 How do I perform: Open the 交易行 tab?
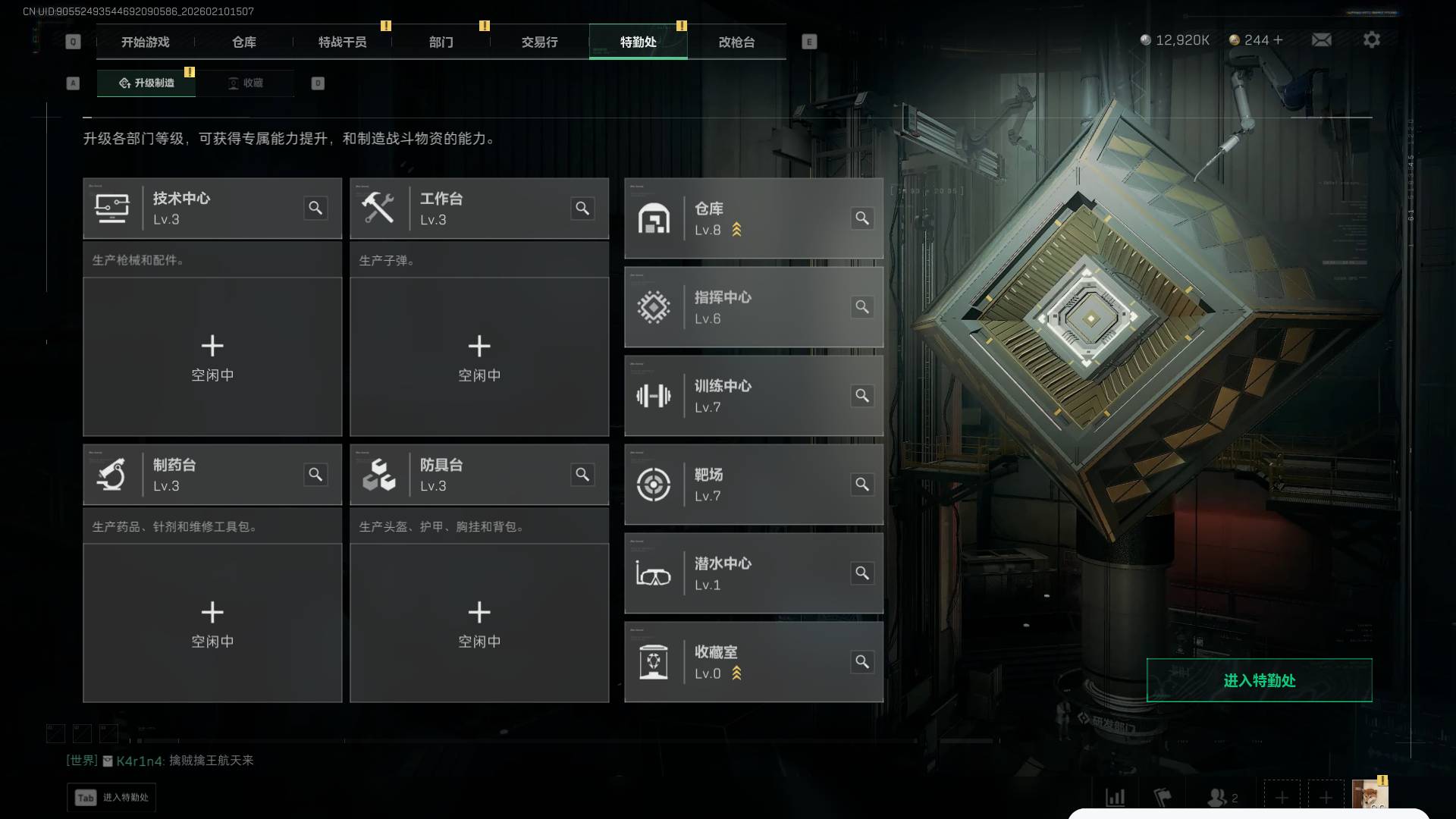pos(539,42)
